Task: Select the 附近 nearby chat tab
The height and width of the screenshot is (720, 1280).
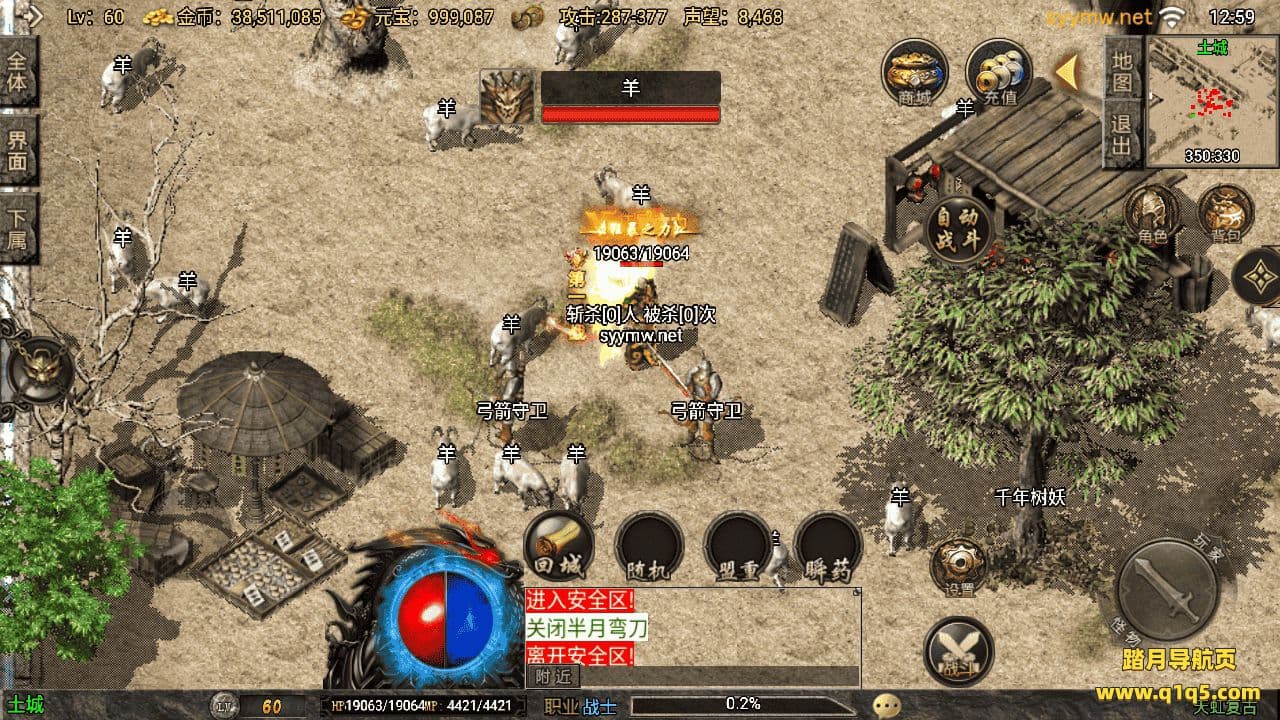Action: pos(545,676)
